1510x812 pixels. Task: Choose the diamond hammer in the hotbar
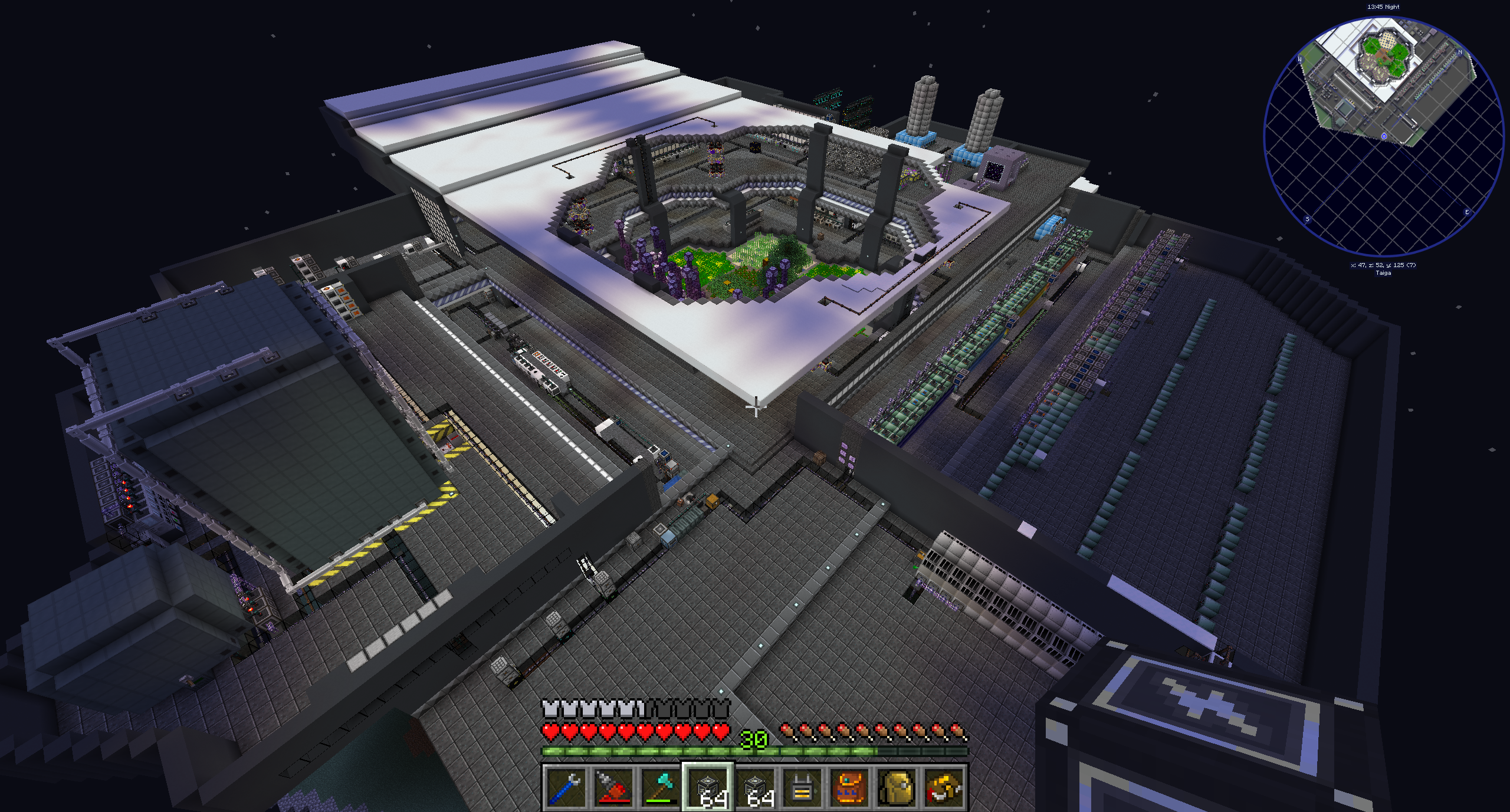[660, 788]
